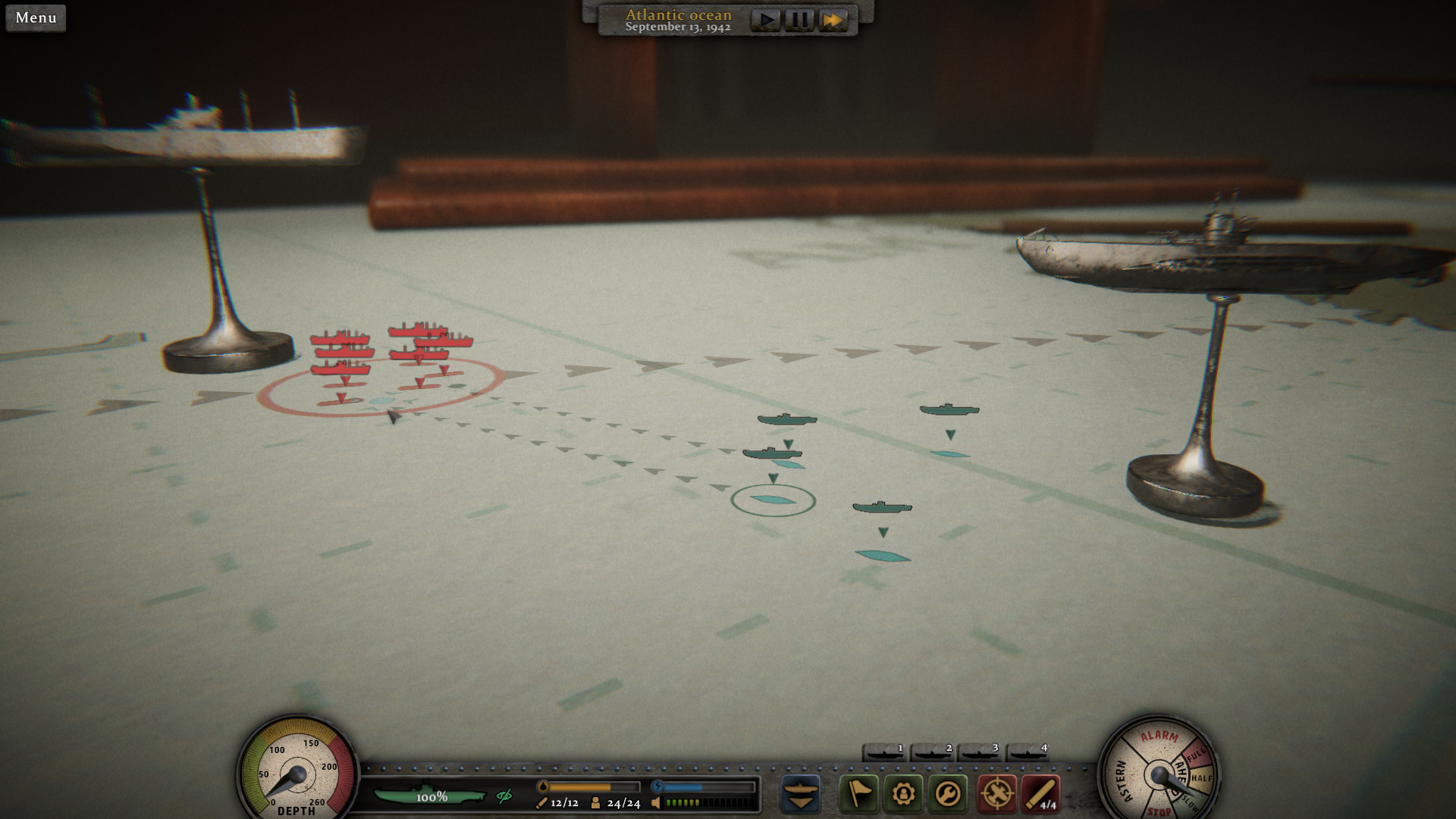Select the repair wrench icon
The height and width of the screenshot is (819, 1456).
(x=947, y=793)
